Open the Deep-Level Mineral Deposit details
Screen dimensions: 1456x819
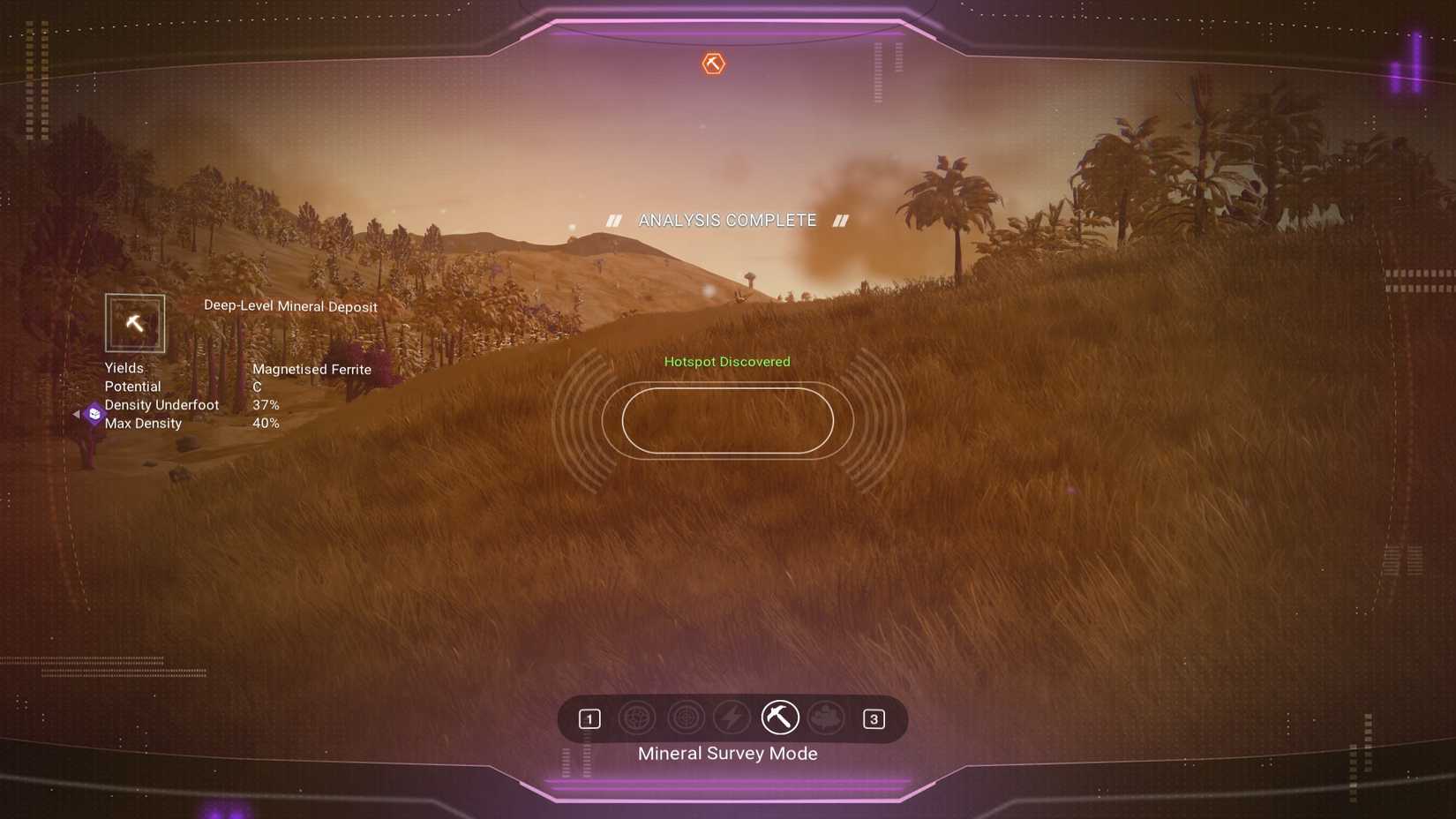[x=290, y=306]
